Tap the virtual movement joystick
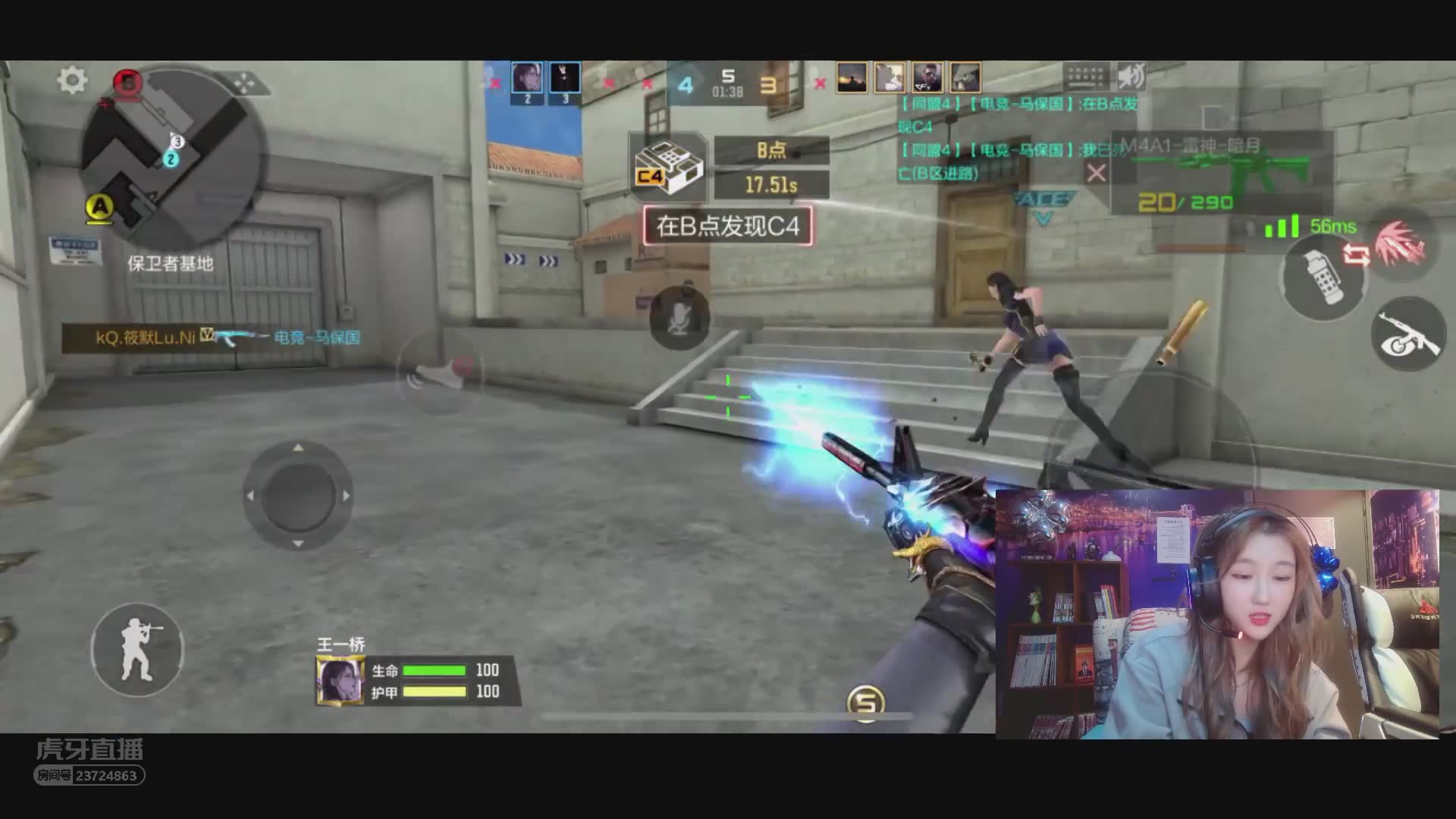Viewport: 1456px width, 819px height. click(297, 496)
